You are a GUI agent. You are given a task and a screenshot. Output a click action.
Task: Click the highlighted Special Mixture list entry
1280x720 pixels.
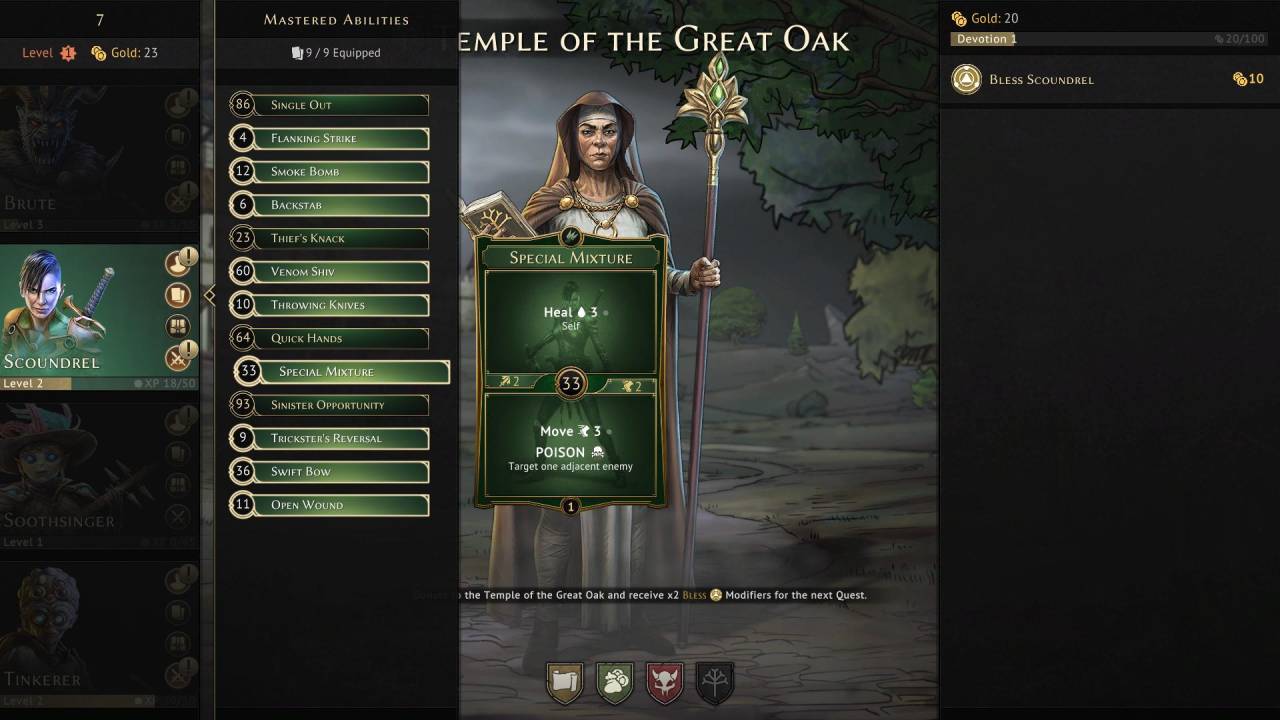342,372
